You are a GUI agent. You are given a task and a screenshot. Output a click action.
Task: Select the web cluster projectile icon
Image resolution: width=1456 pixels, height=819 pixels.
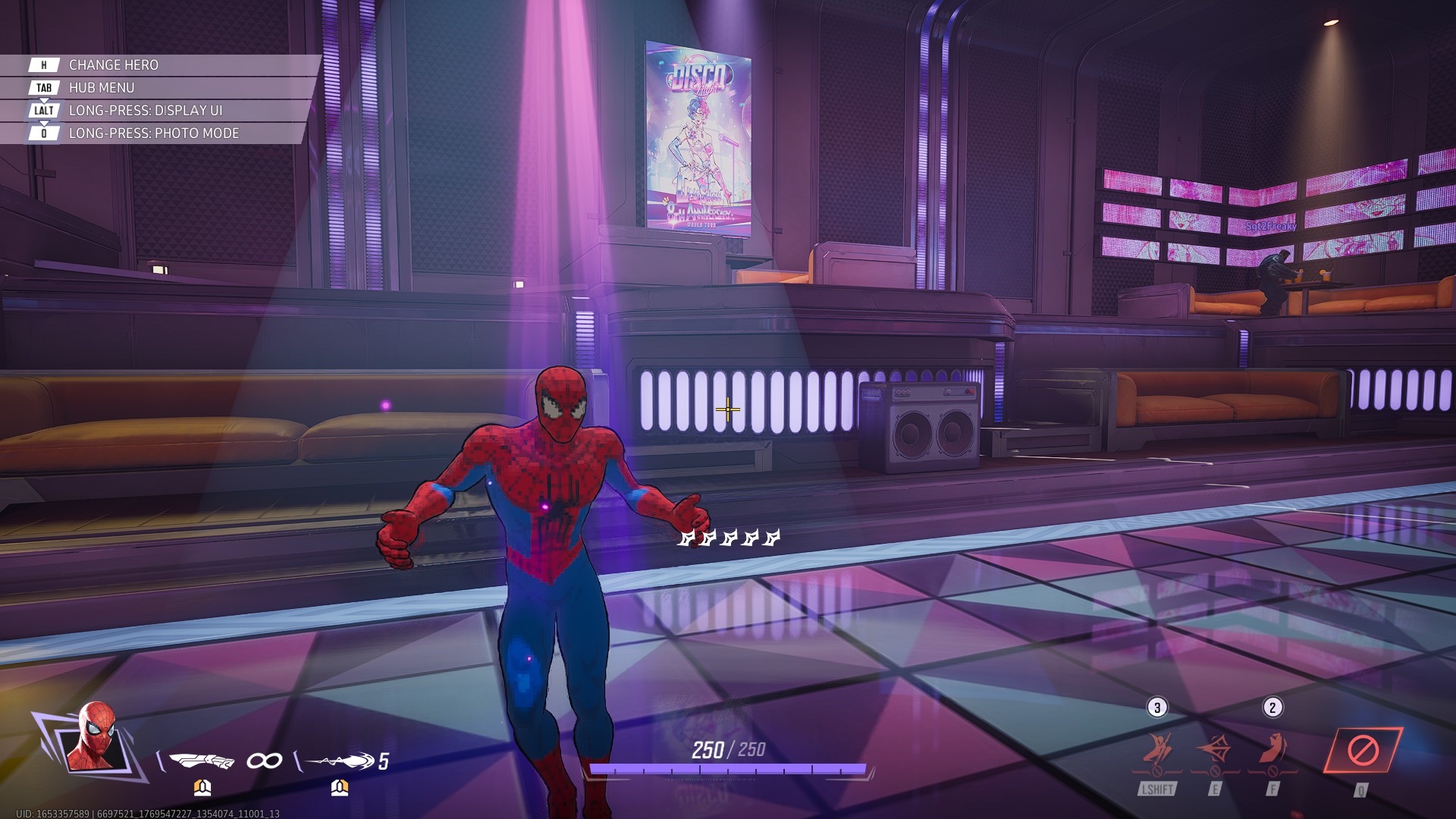point(340,760)
